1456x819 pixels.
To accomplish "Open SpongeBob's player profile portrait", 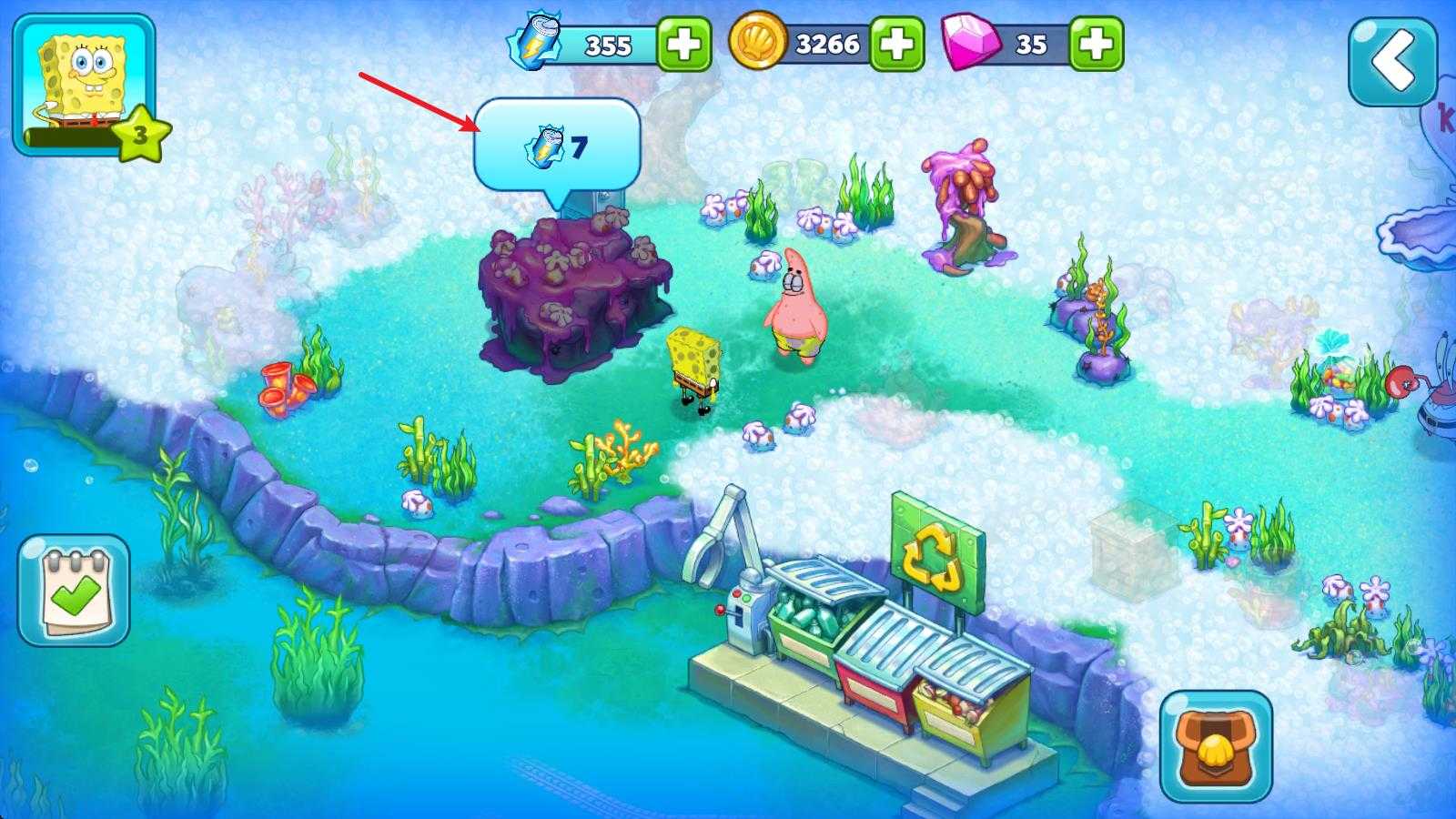I will (x=84, y=84).
